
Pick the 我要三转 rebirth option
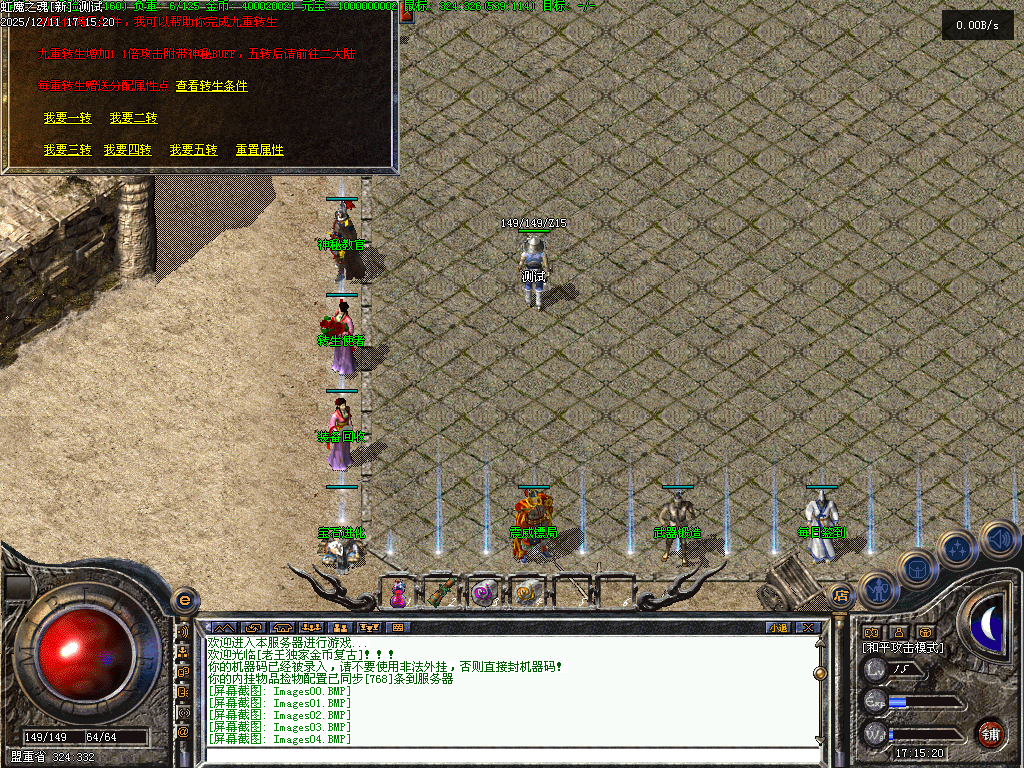coord(67,150)
